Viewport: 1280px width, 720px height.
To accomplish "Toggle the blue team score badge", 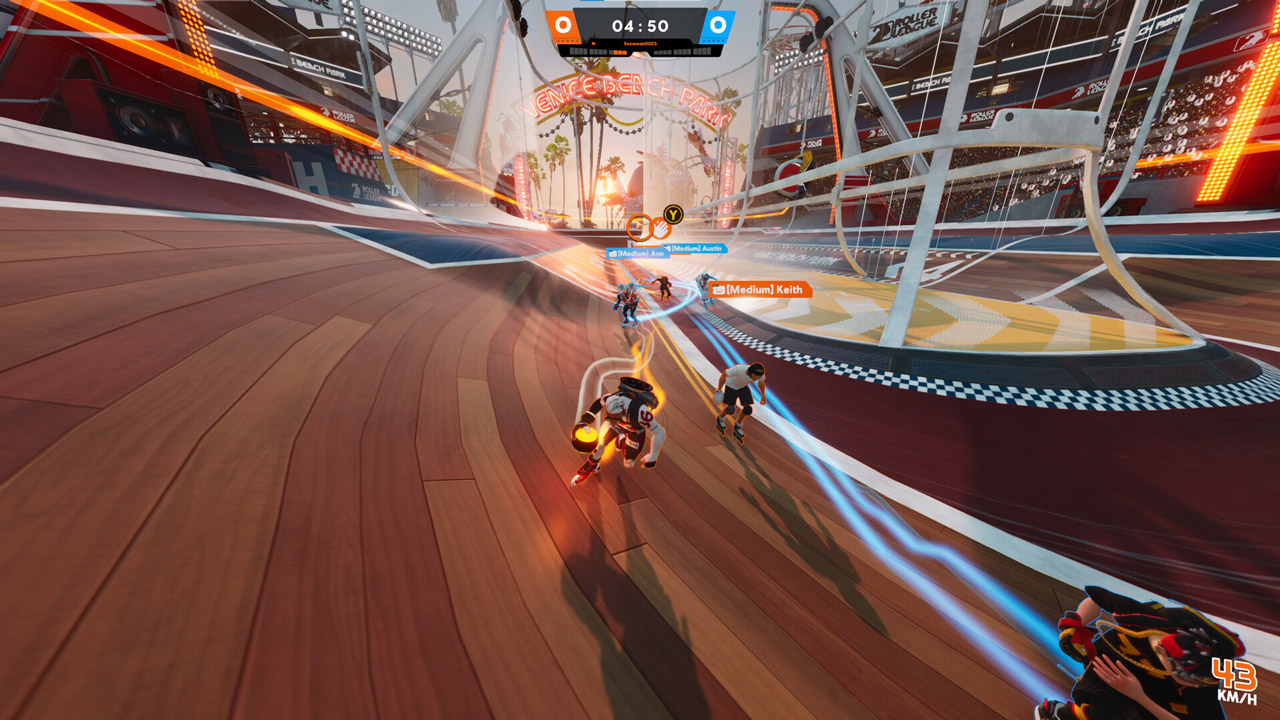I will [x=717, y=25].
